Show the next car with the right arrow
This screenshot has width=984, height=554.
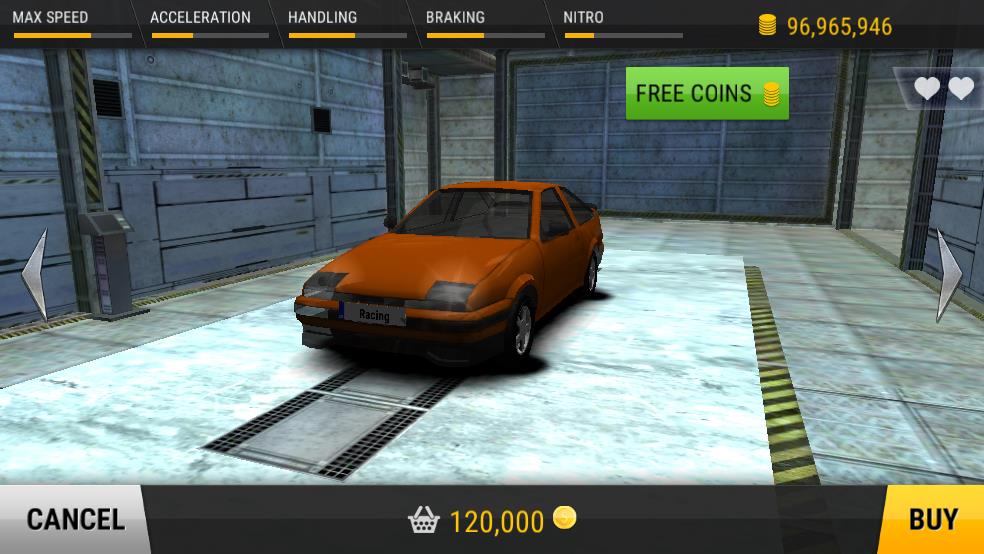pos(948,276)
